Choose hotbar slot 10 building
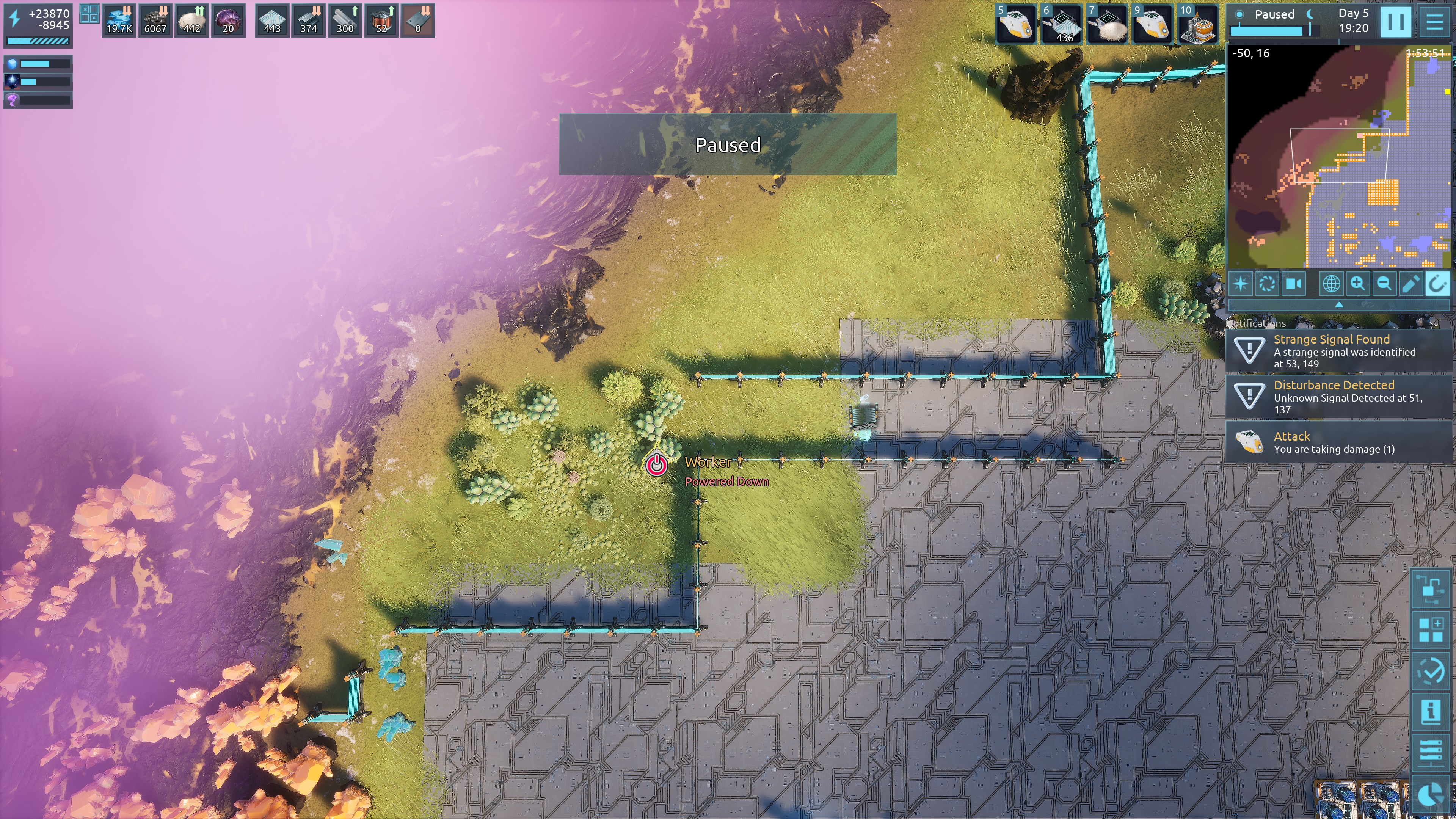The height and width of the screenshot is (819, 1456). [x=1198, y=24]
